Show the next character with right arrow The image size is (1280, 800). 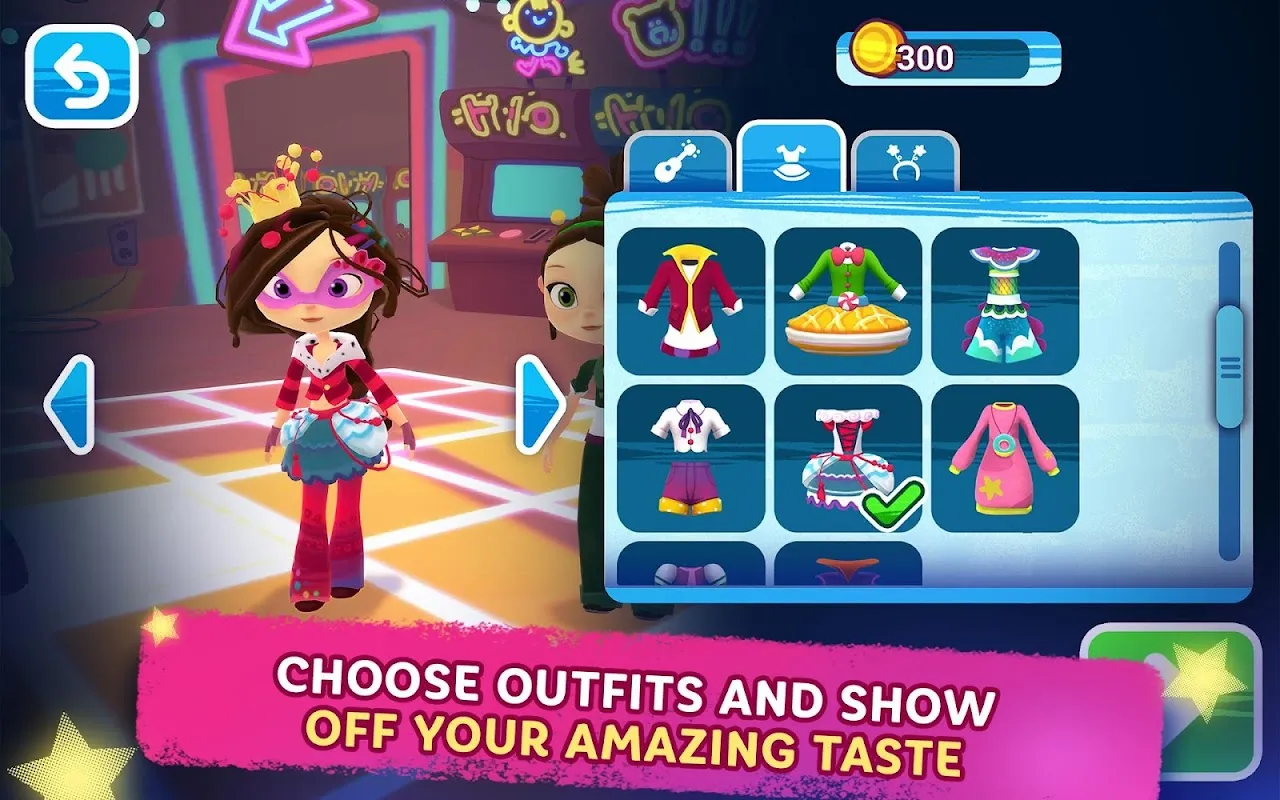tap(541, 404)
